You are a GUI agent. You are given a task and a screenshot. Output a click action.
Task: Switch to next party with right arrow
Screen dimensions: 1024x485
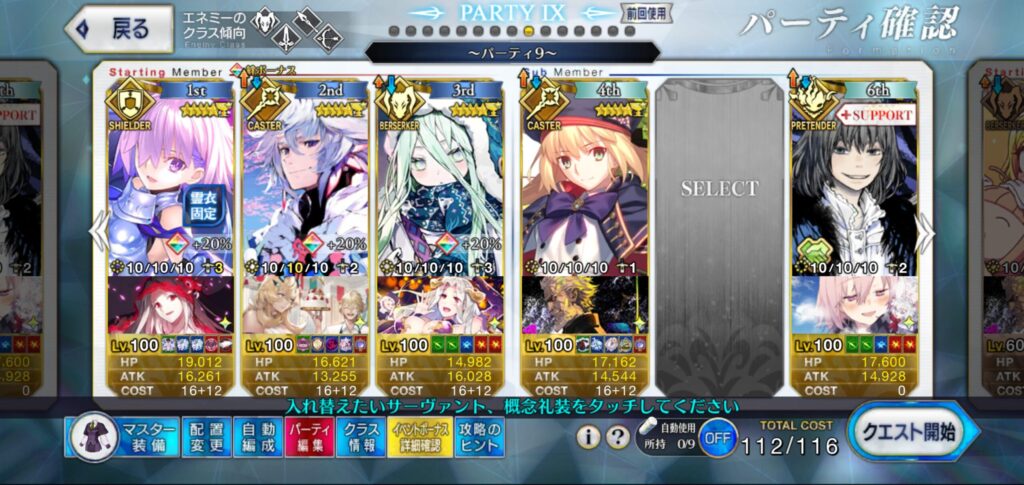(x=926, y=232)
